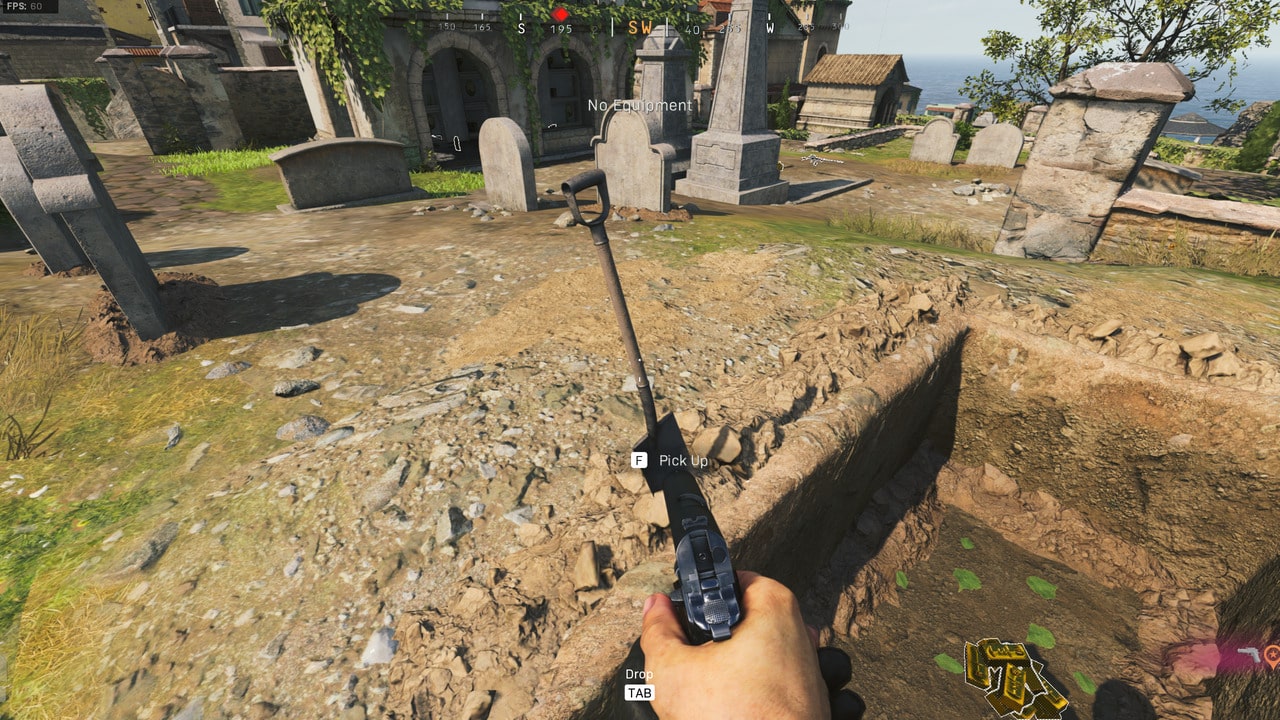The image size is (1280, 720).
Task: Click the TAB keycap under the Drop label
Action: pyautogui.click(x=639, y=691)
